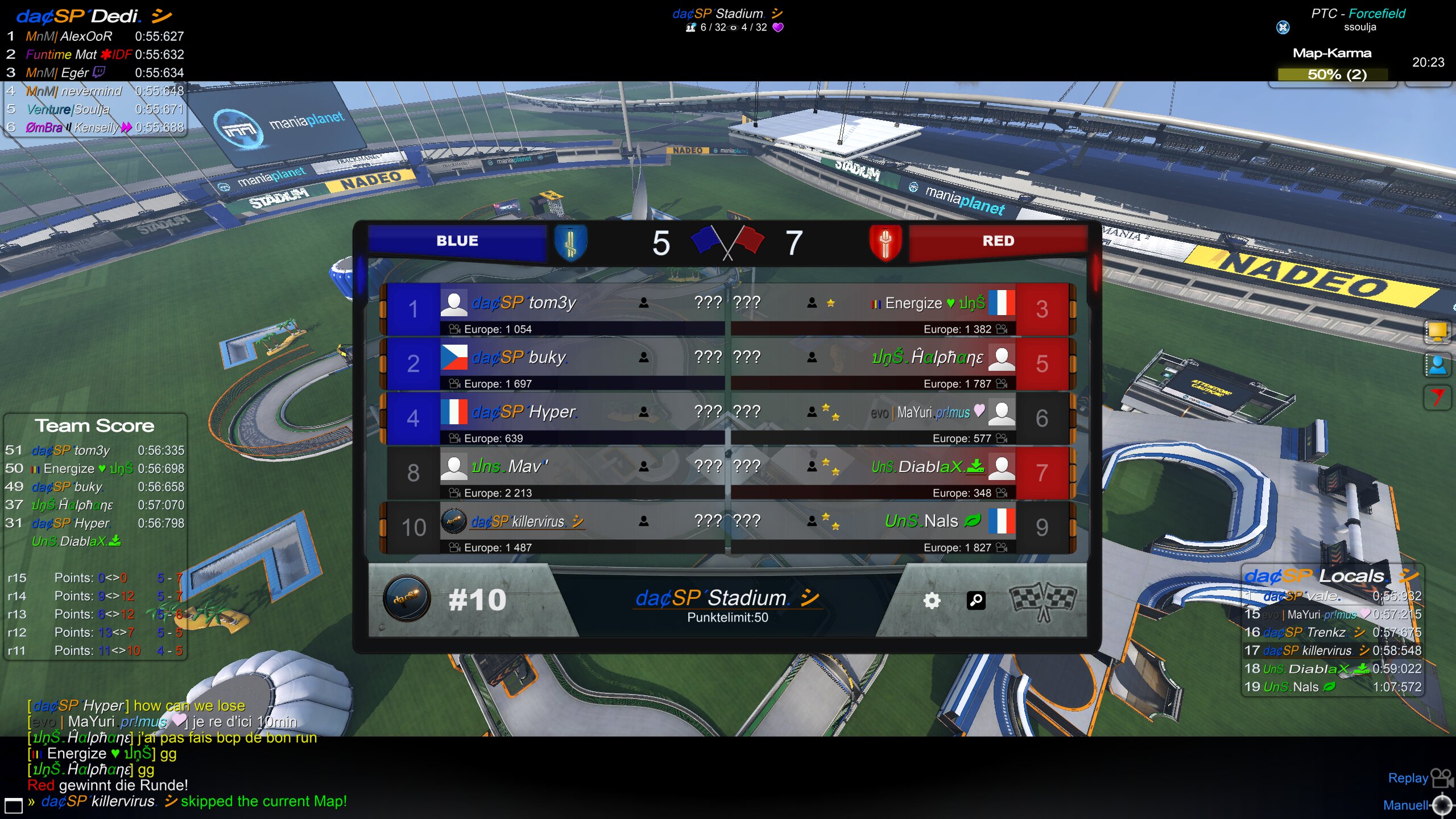Image resolution: width=1456 pixels, height=819 pixels.
Task: Click the Map-Karma 50% rating bar
Action: 1332,75
